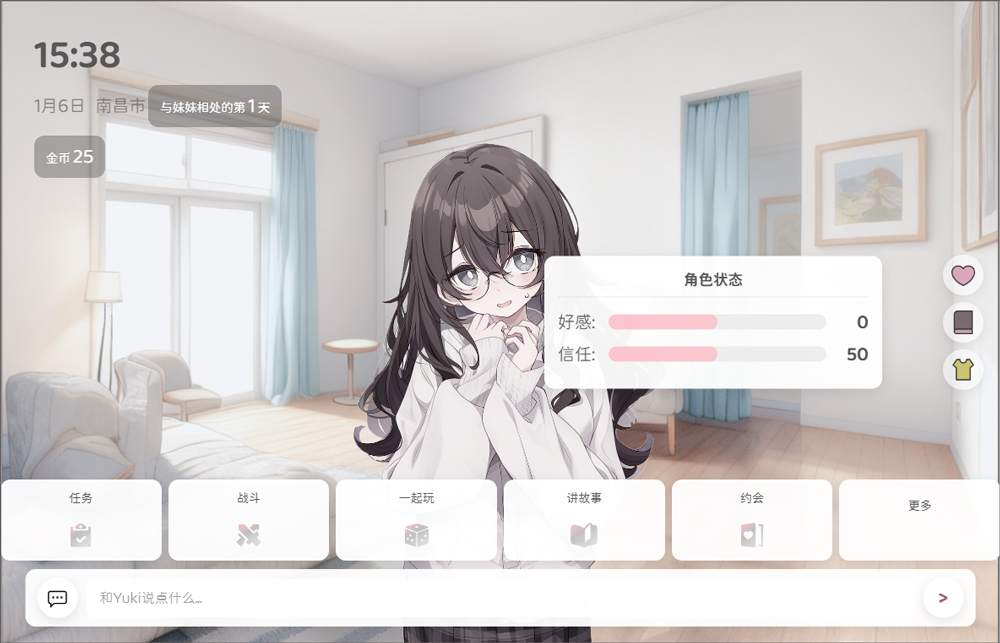Choose the 一起玩 play-together option
The width and height of the screenshot is (1000, 643).
tap(416, 520)
